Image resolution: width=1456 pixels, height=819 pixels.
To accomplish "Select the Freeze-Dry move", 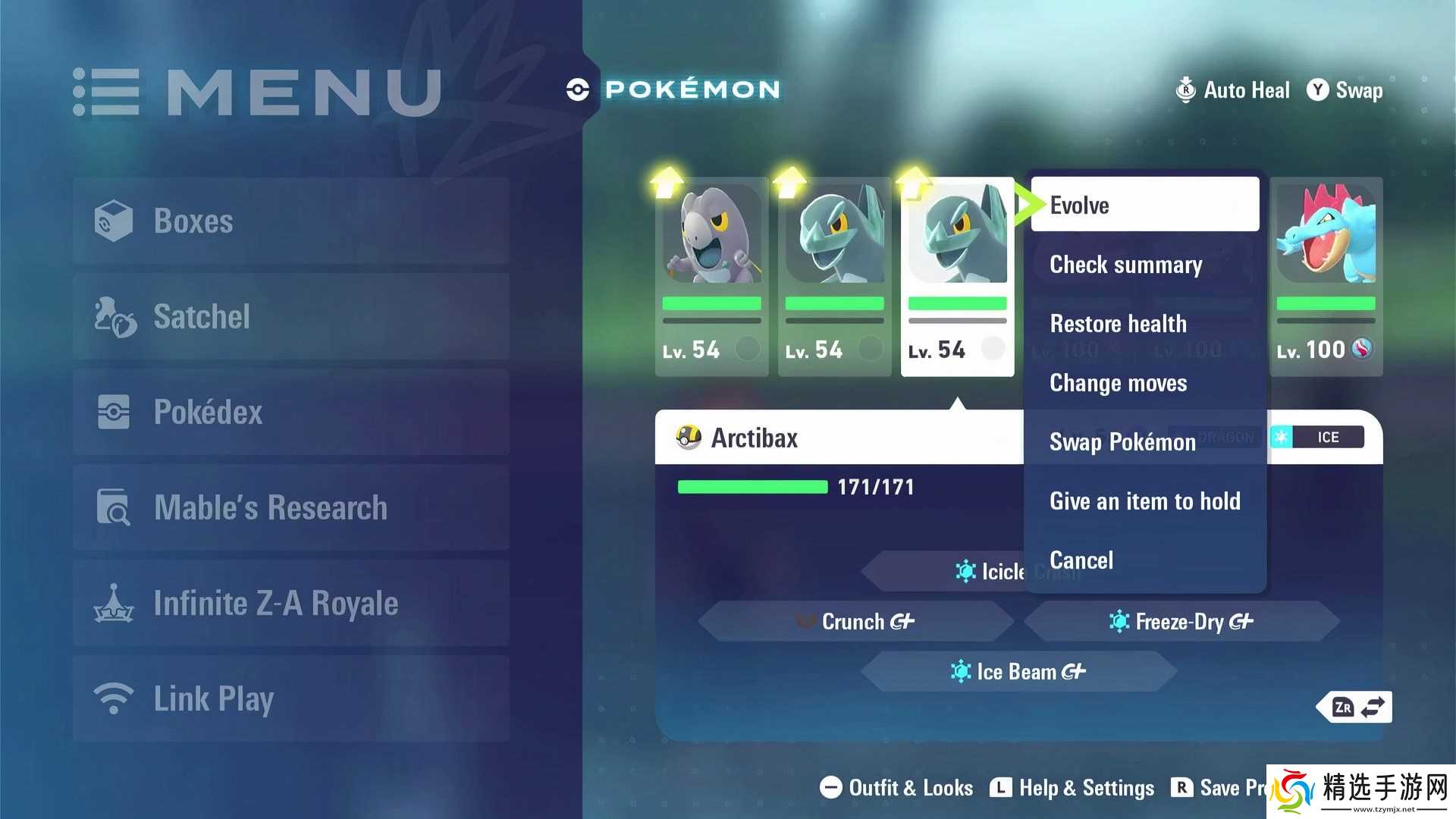I will 1181,622.
